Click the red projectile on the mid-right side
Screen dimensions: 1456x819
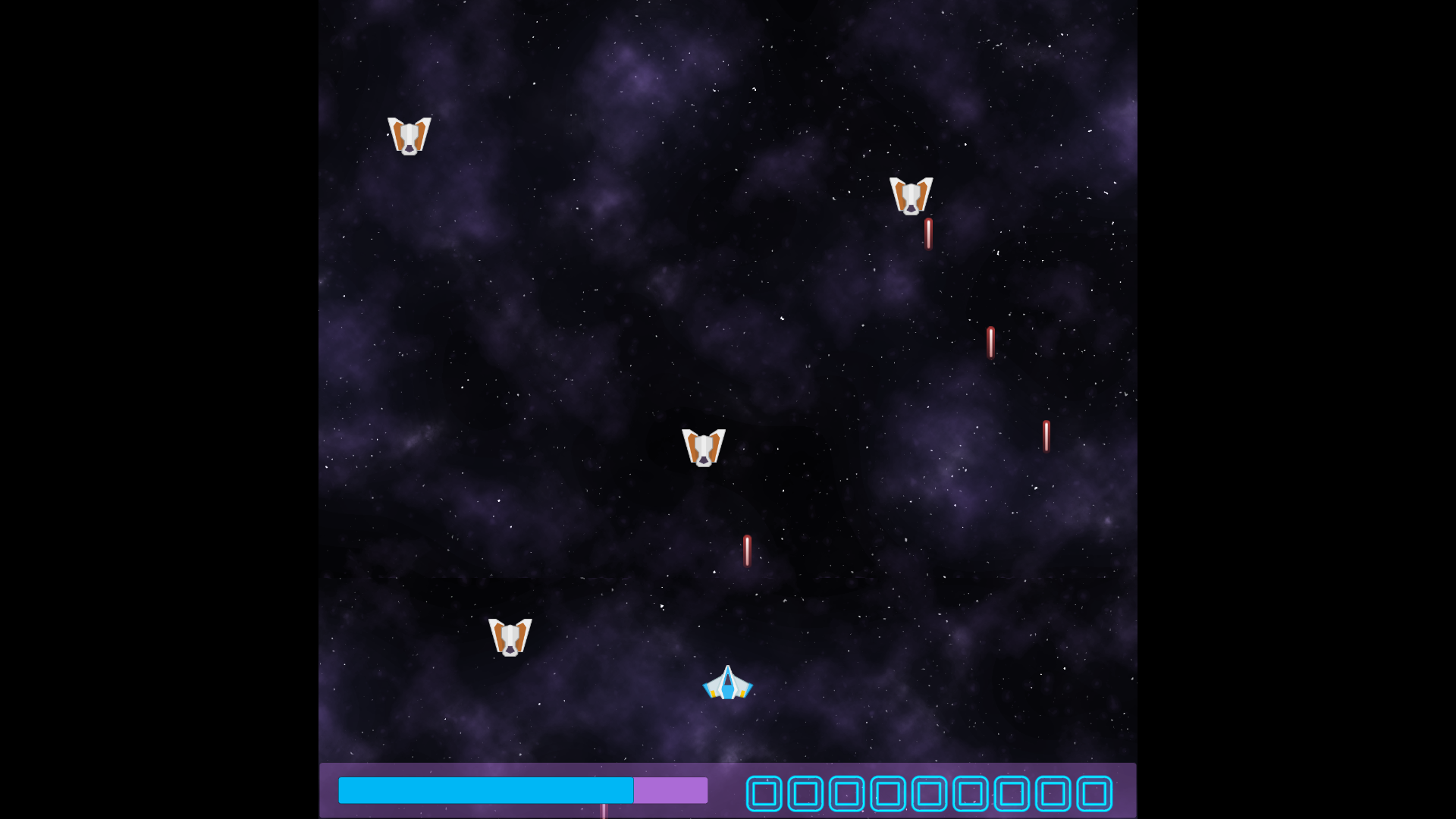[x=991, y=344]
